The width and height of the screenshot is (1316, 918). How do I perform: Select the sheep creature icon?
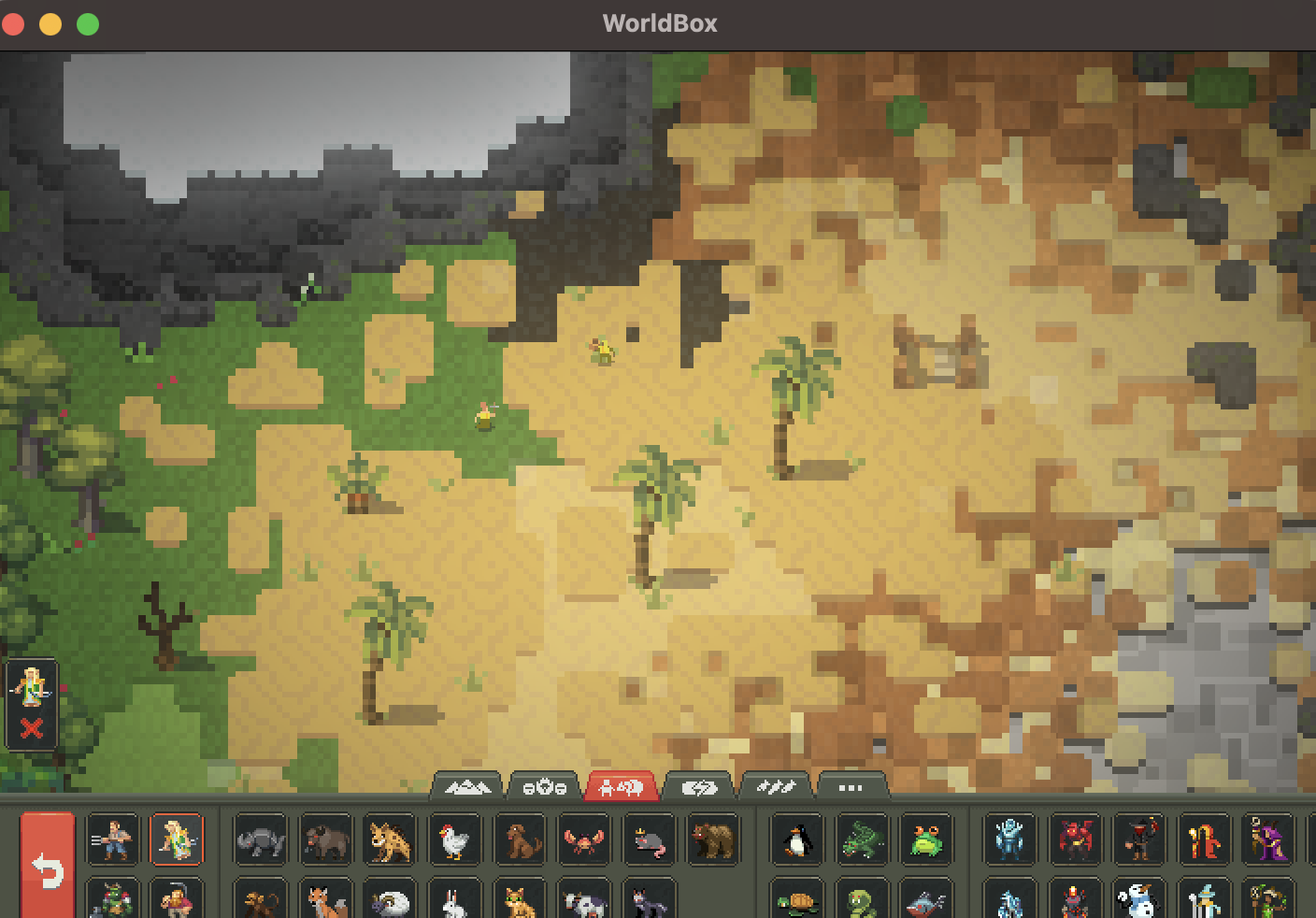pyautogui.click(x=391, y=902)
